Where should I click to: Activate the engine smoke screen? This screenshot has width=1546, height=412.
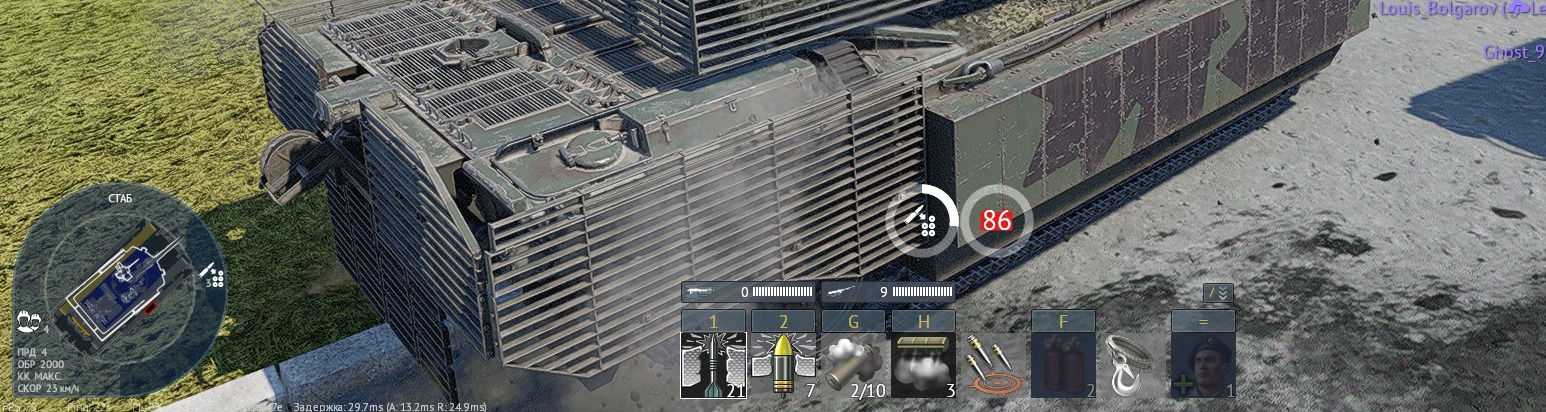[923, 365]
